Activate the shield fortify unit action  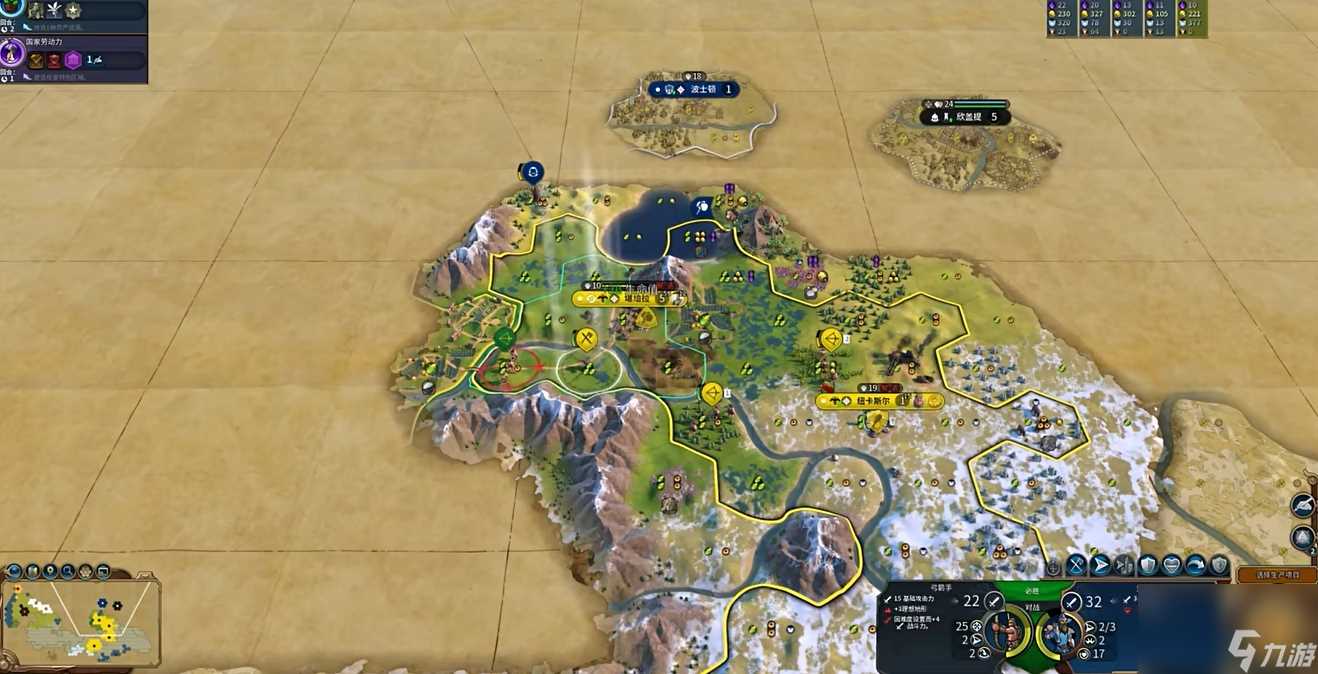point(1148,565)
